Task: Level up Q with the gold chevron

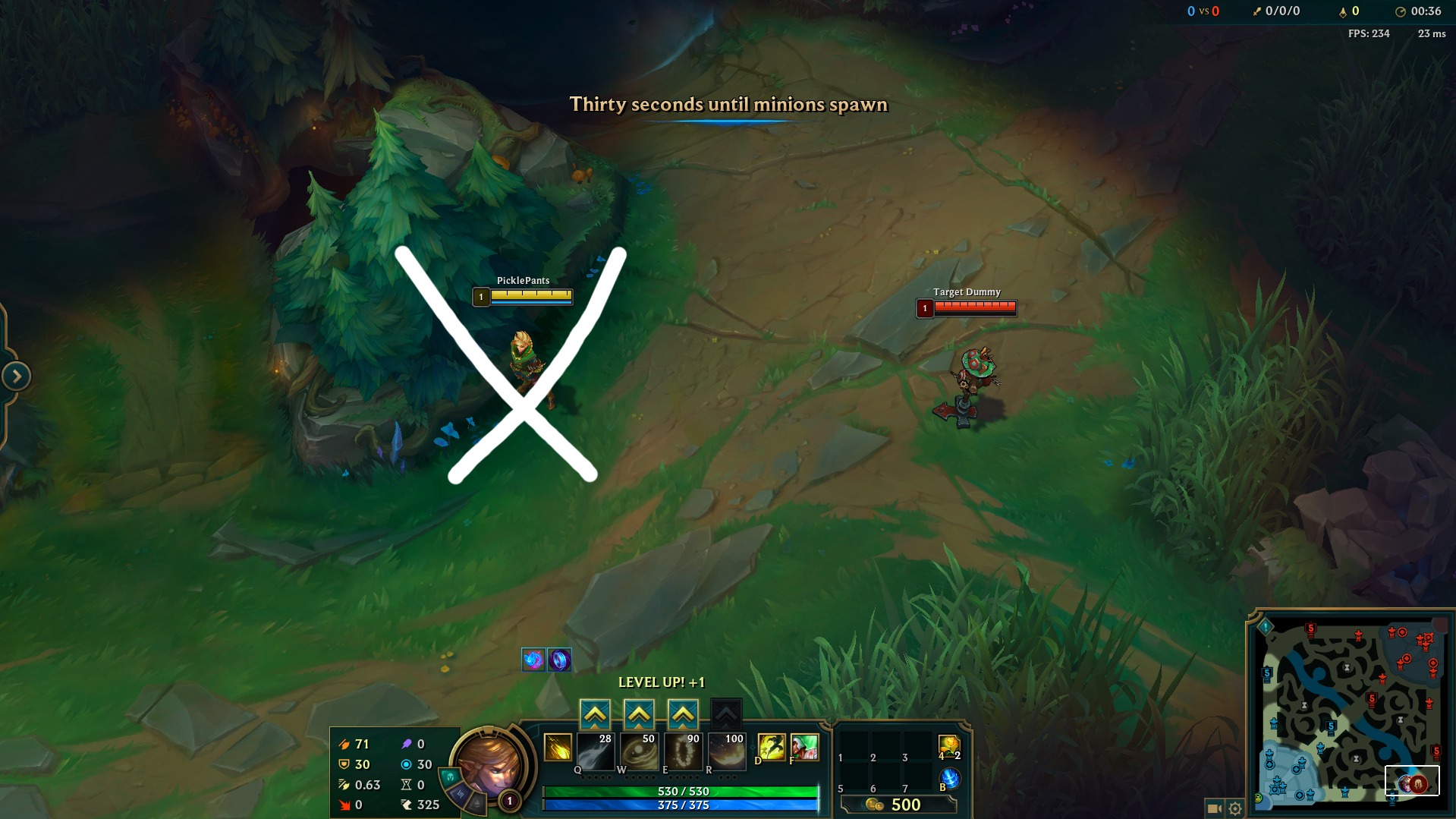Action: pos(596,713)
